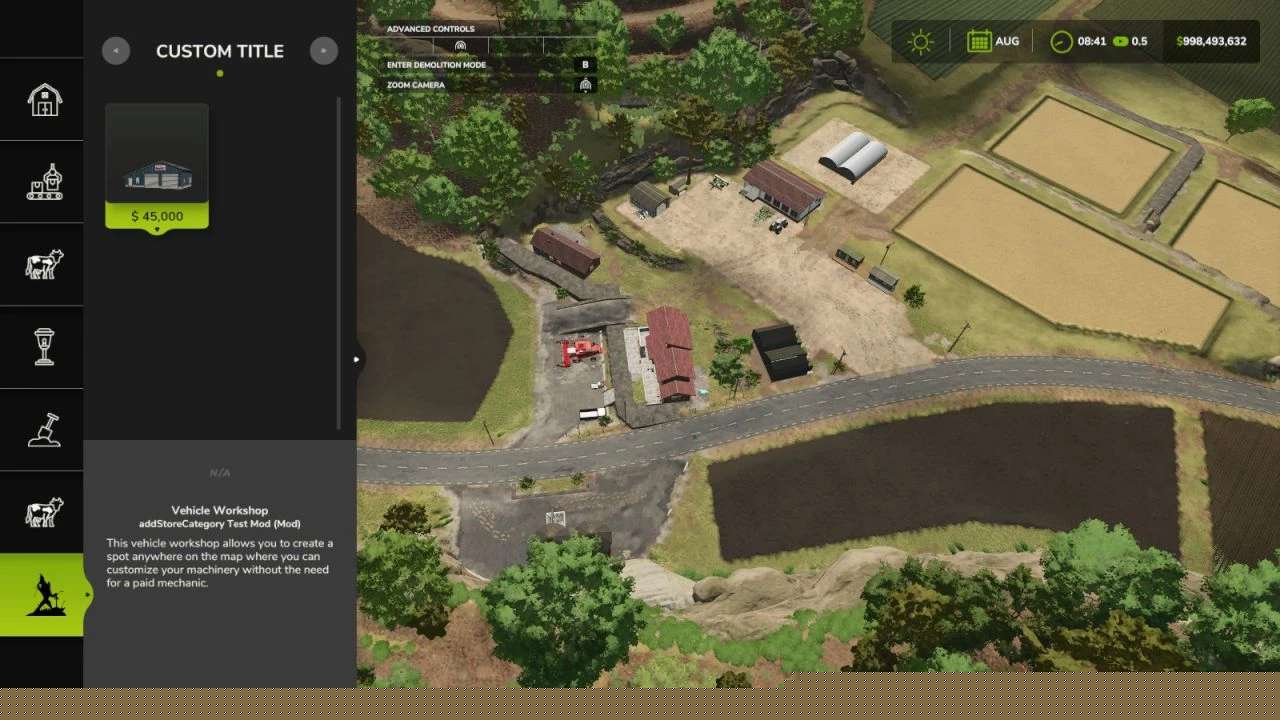Go to previous page left of Custom Title

pyautogui.click(x=116, y=51)
